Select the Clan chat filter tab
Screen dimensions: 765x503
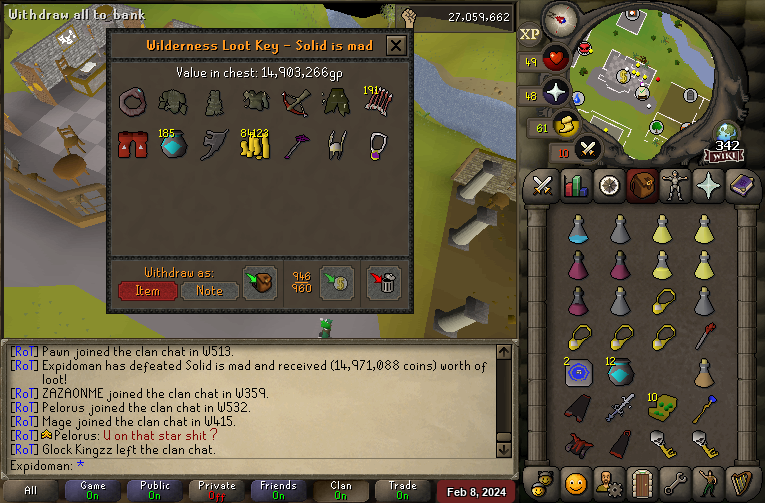[340, 491]
